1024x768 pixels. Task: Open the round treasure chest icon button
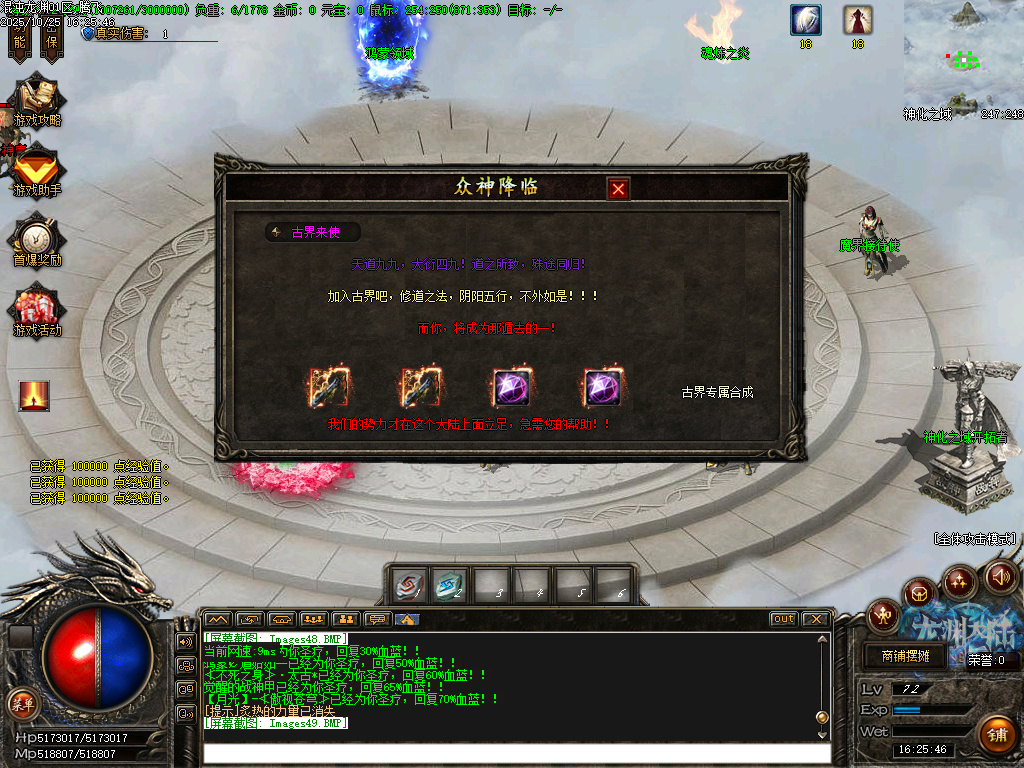pyautogui.click(x=919, y=593)
